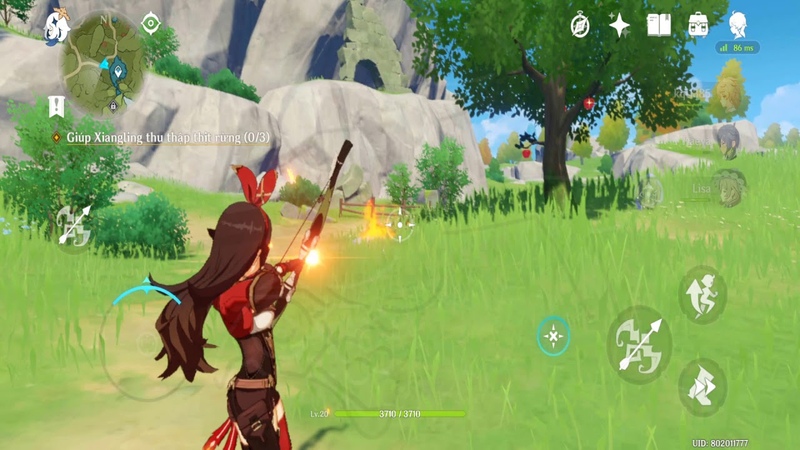800x450 pixels.
Task: Open the character screen icon
Action: 738,25
